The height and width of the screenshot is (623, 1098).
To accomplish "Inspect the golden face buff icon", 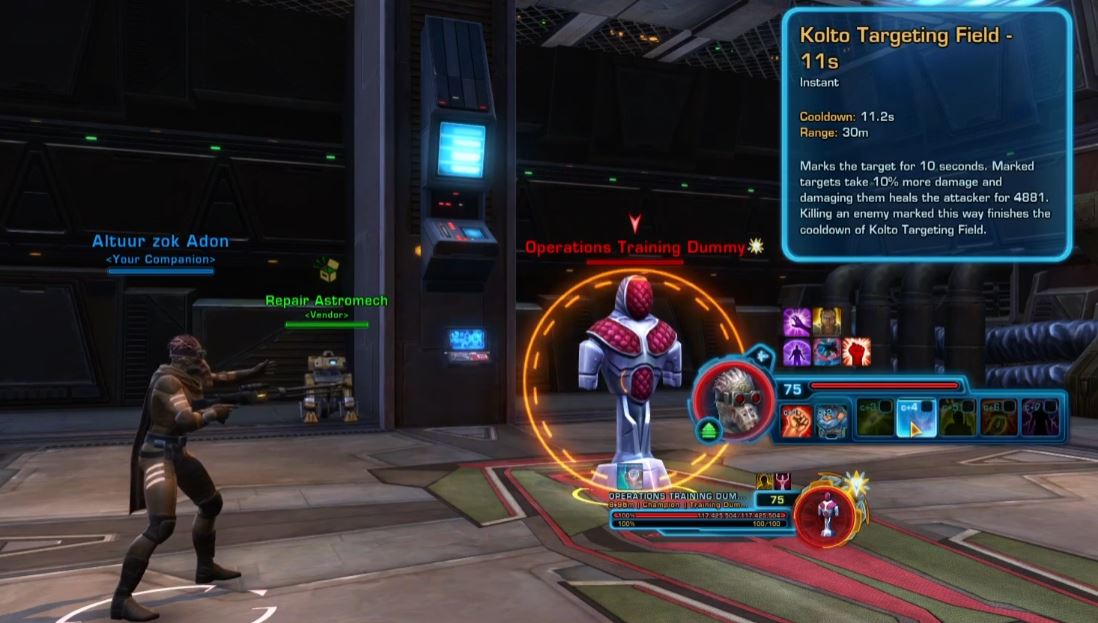I will [826, 322].
